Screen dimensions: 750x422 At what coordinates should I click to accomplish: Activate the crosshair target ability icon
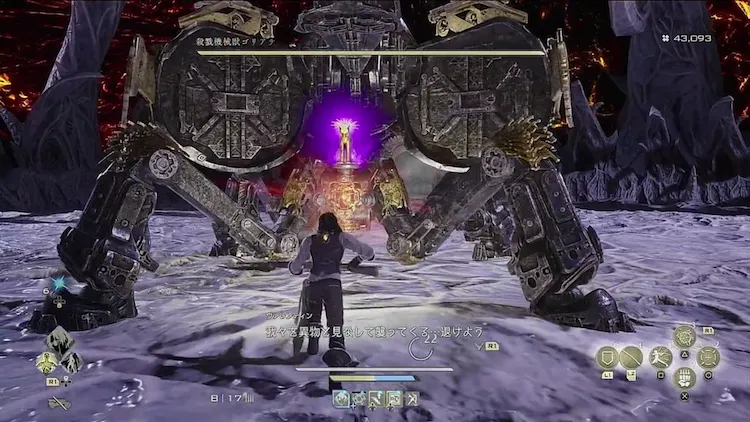tap(709, 357)
